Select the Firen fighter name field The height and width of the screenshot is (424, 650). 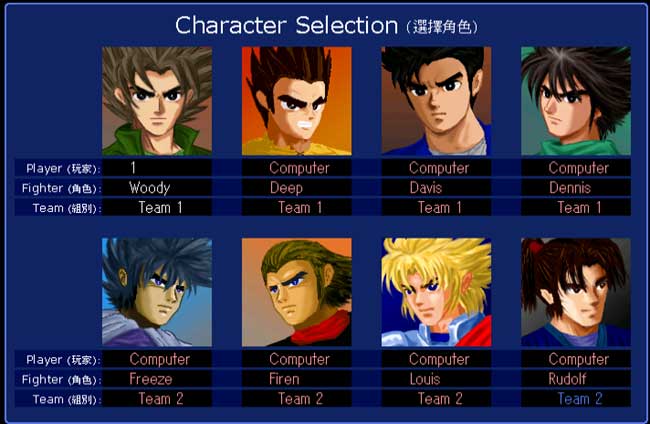point(296,379)
